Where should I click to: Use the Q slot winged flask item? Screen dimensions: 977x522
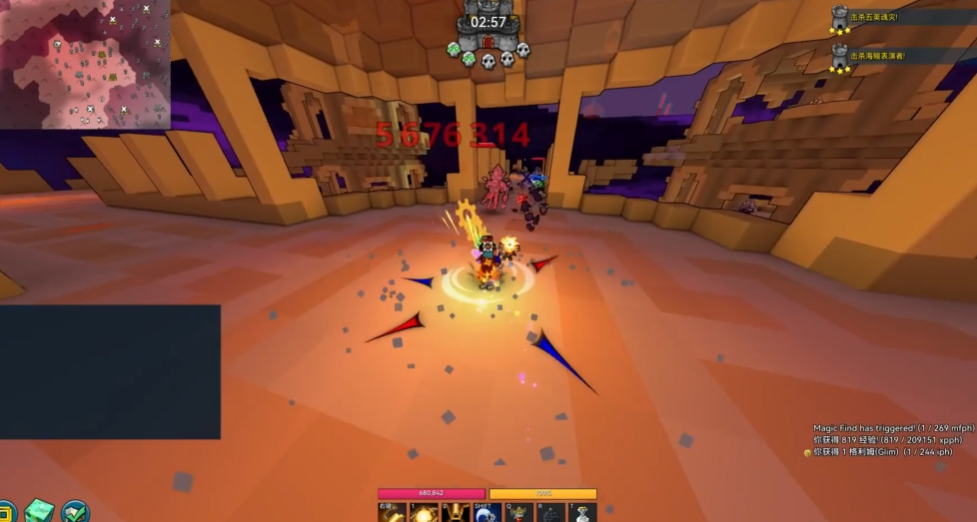[518, 512]
